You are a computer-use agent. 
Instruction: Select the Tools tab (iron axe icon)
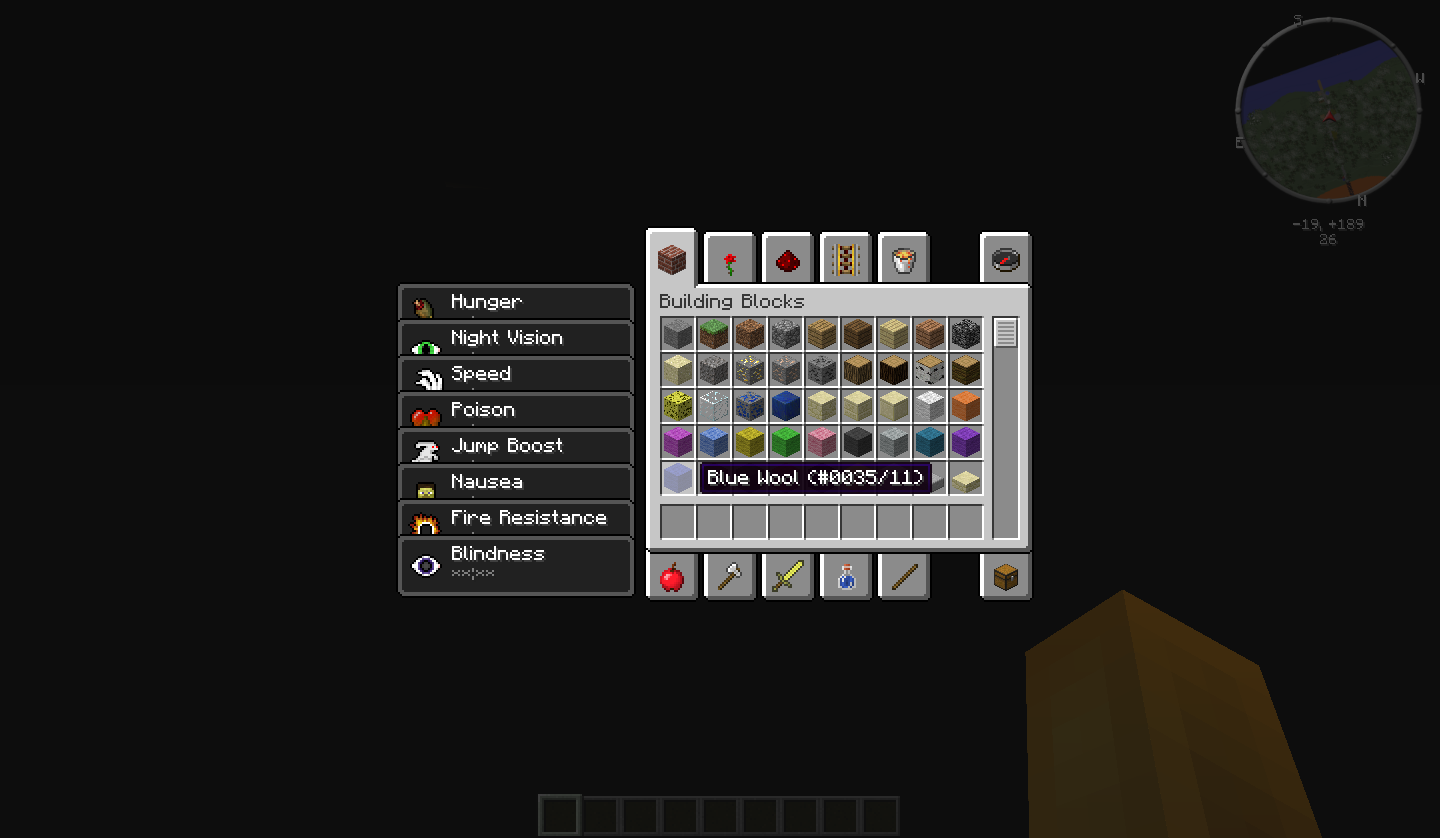point(729,576)
